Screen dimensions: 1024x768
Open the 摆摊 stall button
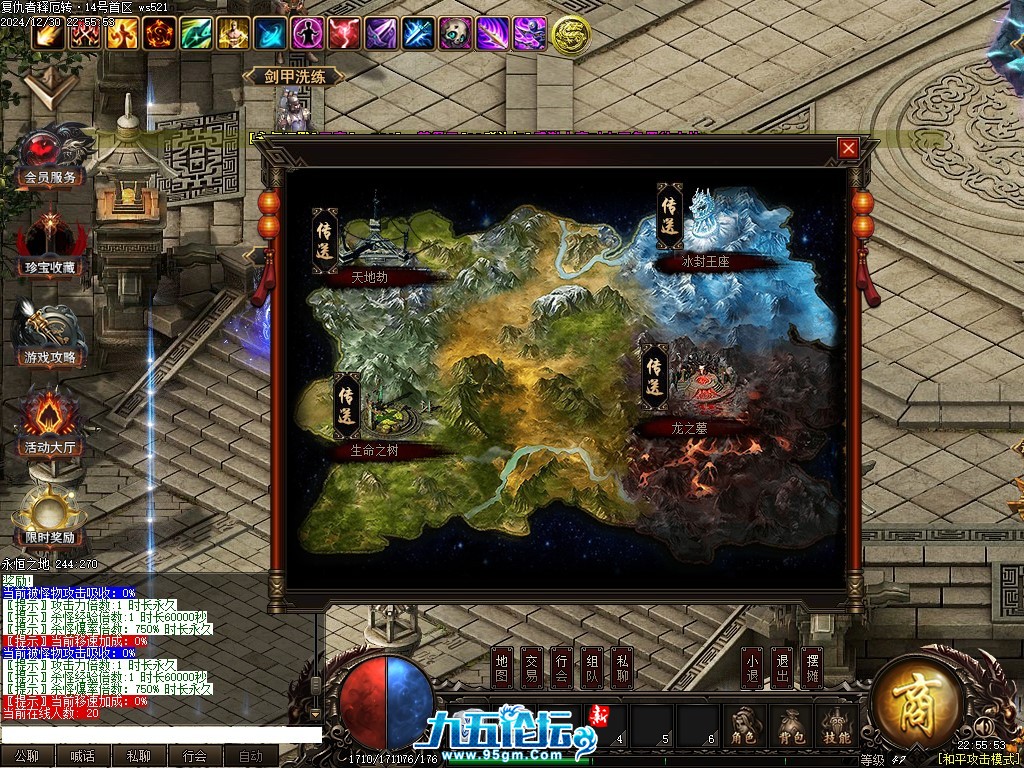coord(812,669)
